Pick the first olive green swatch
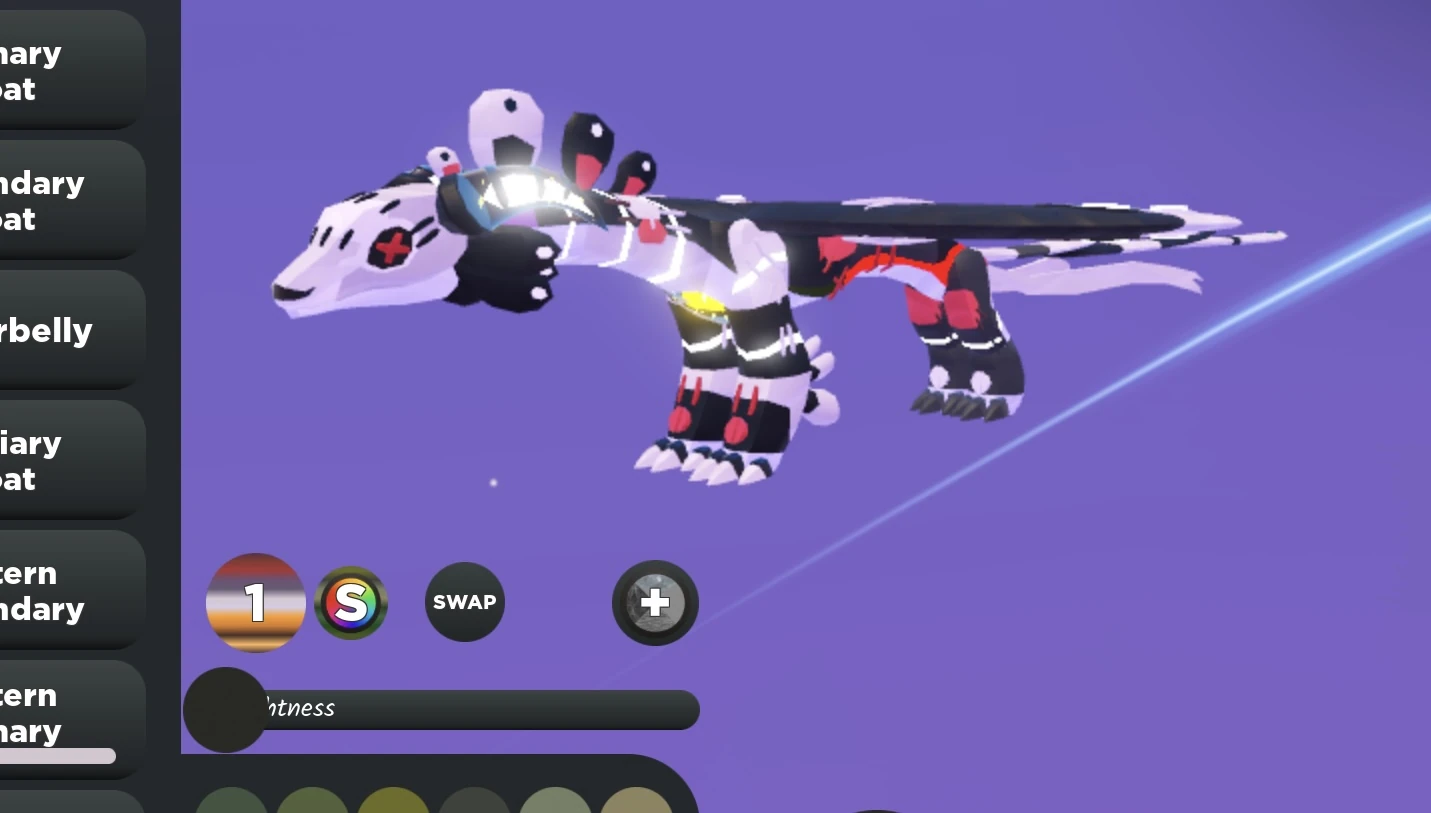 232,803
